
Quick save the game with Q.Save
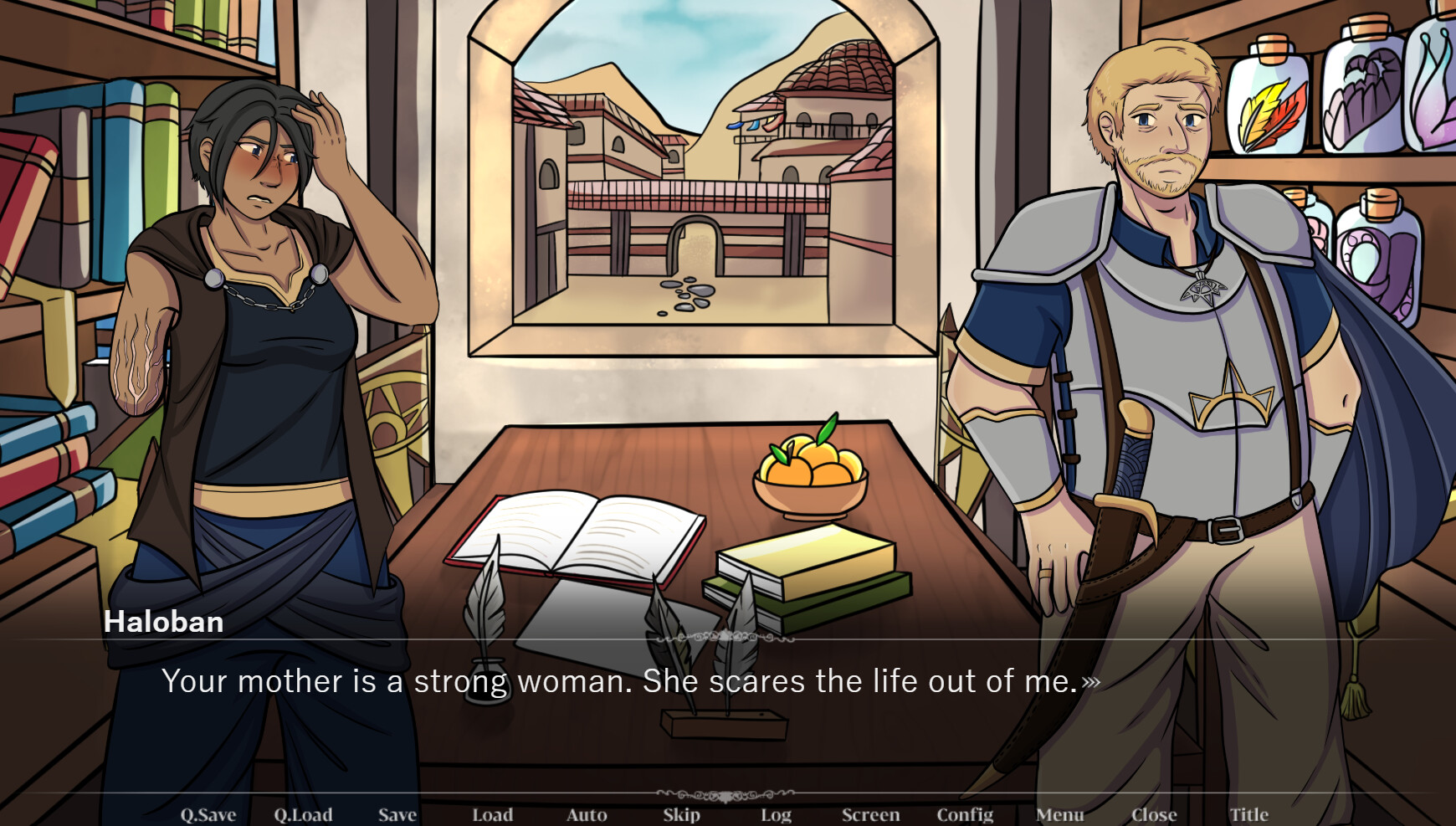pyautogui.click(x=208, y=814)
